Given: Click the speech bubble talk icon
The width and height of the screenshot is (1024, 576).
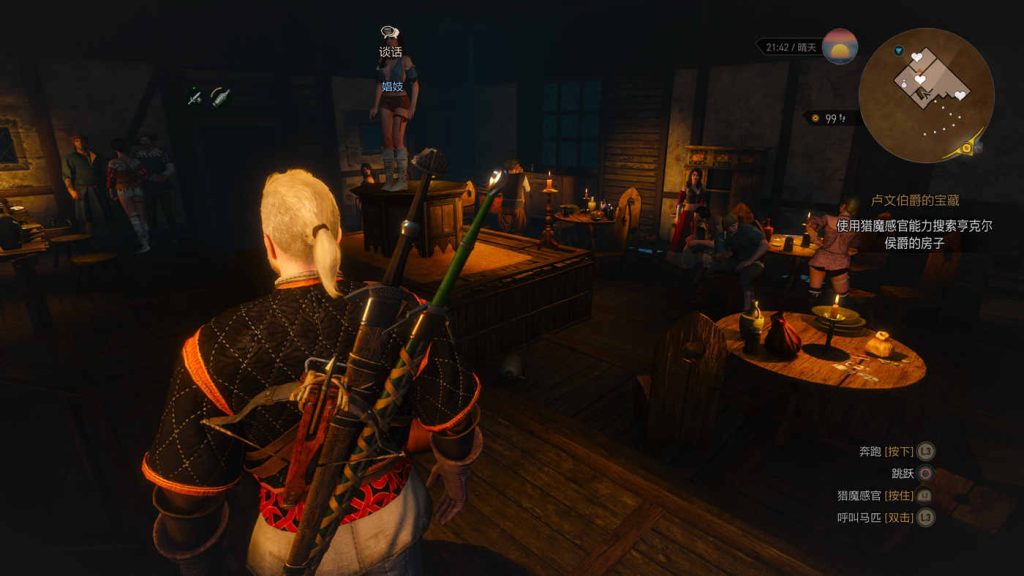Looking at the screenshot, I should (x=390, y=33).
